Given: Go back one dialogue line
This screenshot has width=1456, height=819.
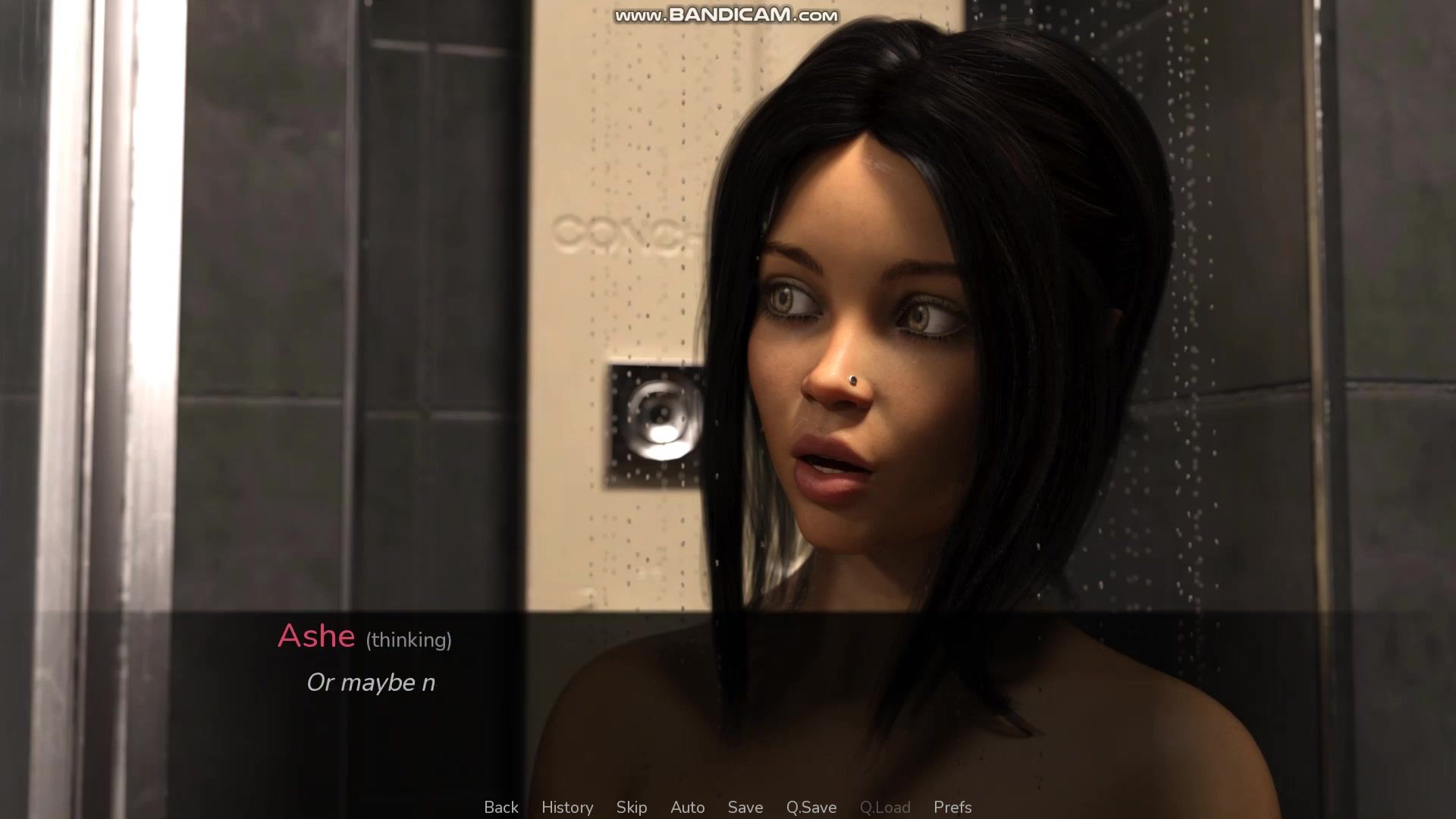Looking at the screenshot, I should point(501,808).
